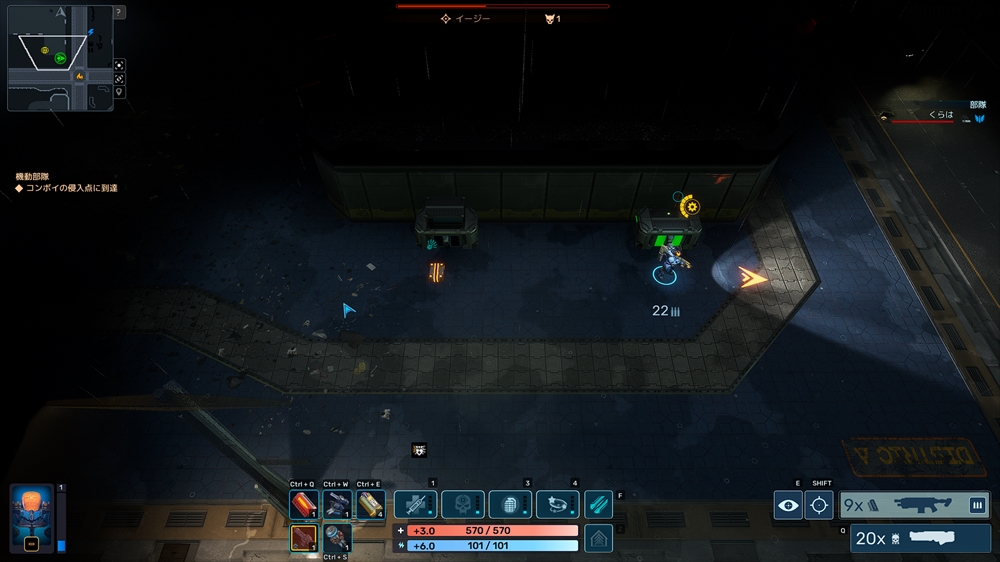Activate the grenade ability
Image resolution: width=1000 pixels, height=562 pixels.
510,504
